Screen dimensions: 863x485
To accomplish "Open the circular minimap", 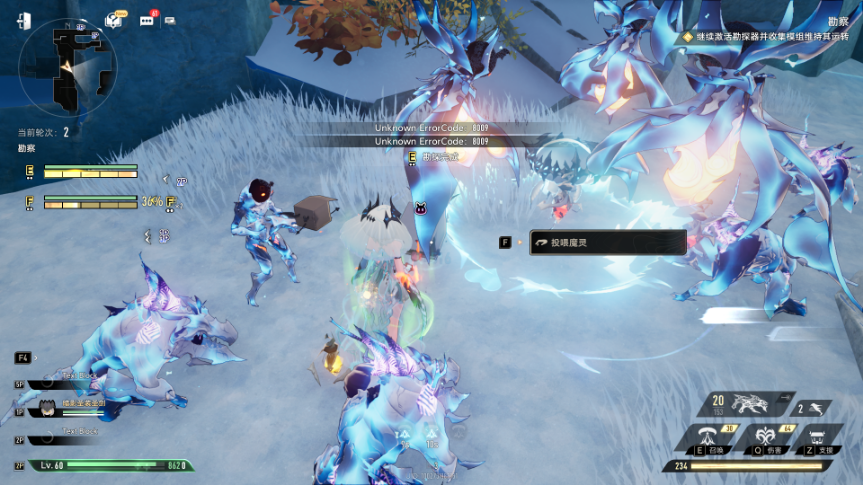I will click(67, 68).
